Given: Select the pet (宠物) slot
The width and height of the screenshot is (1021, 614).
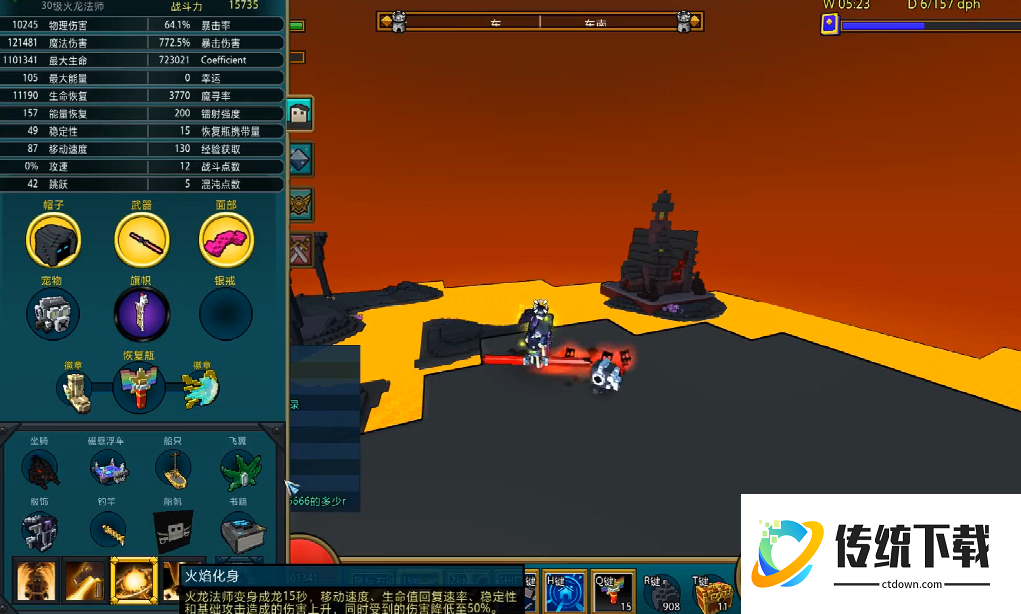Looking at the screenshot, I should click(x=54, y=314).
